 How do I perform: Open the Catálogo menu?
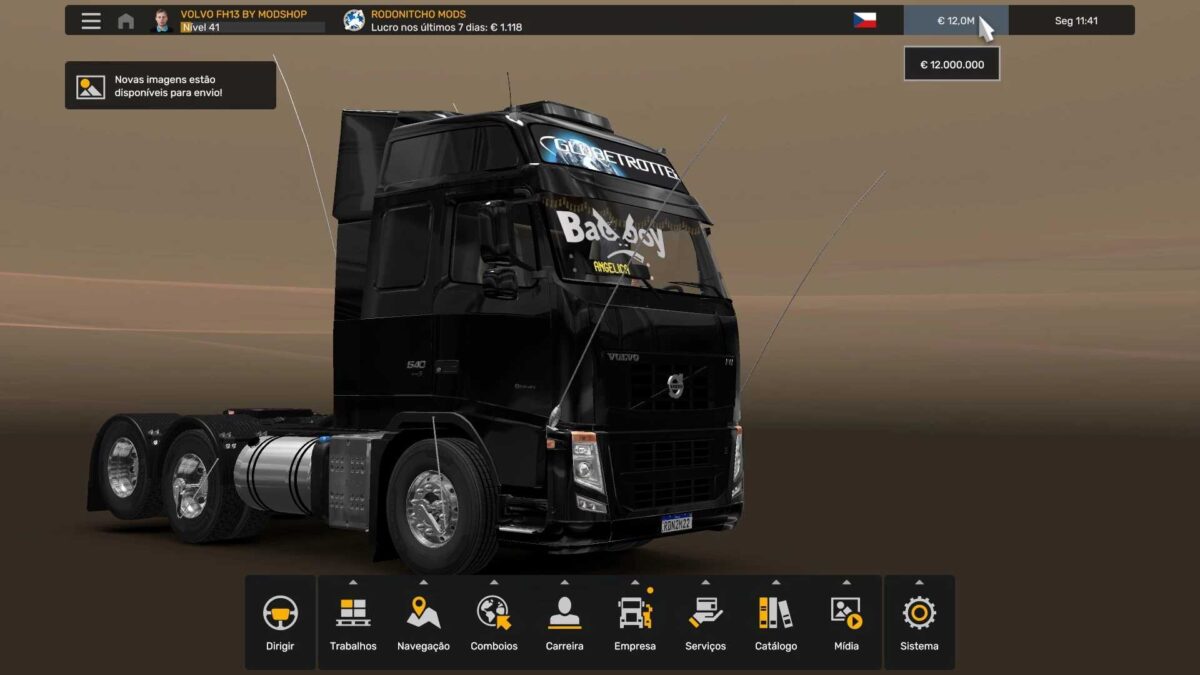776,622
